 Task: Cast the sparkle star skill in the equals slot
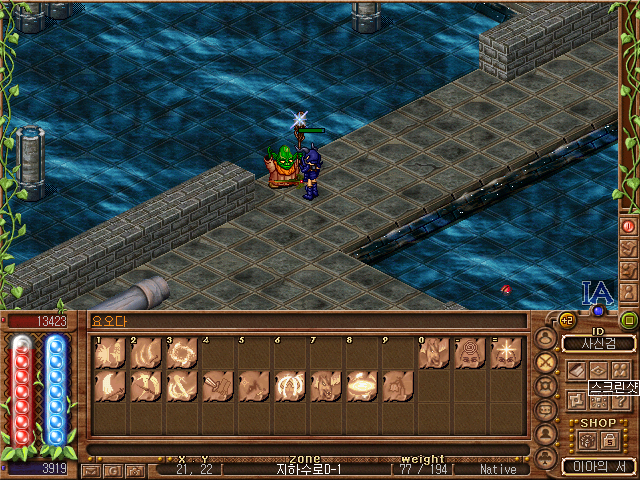pyautogui.click(x=505, y=354)
